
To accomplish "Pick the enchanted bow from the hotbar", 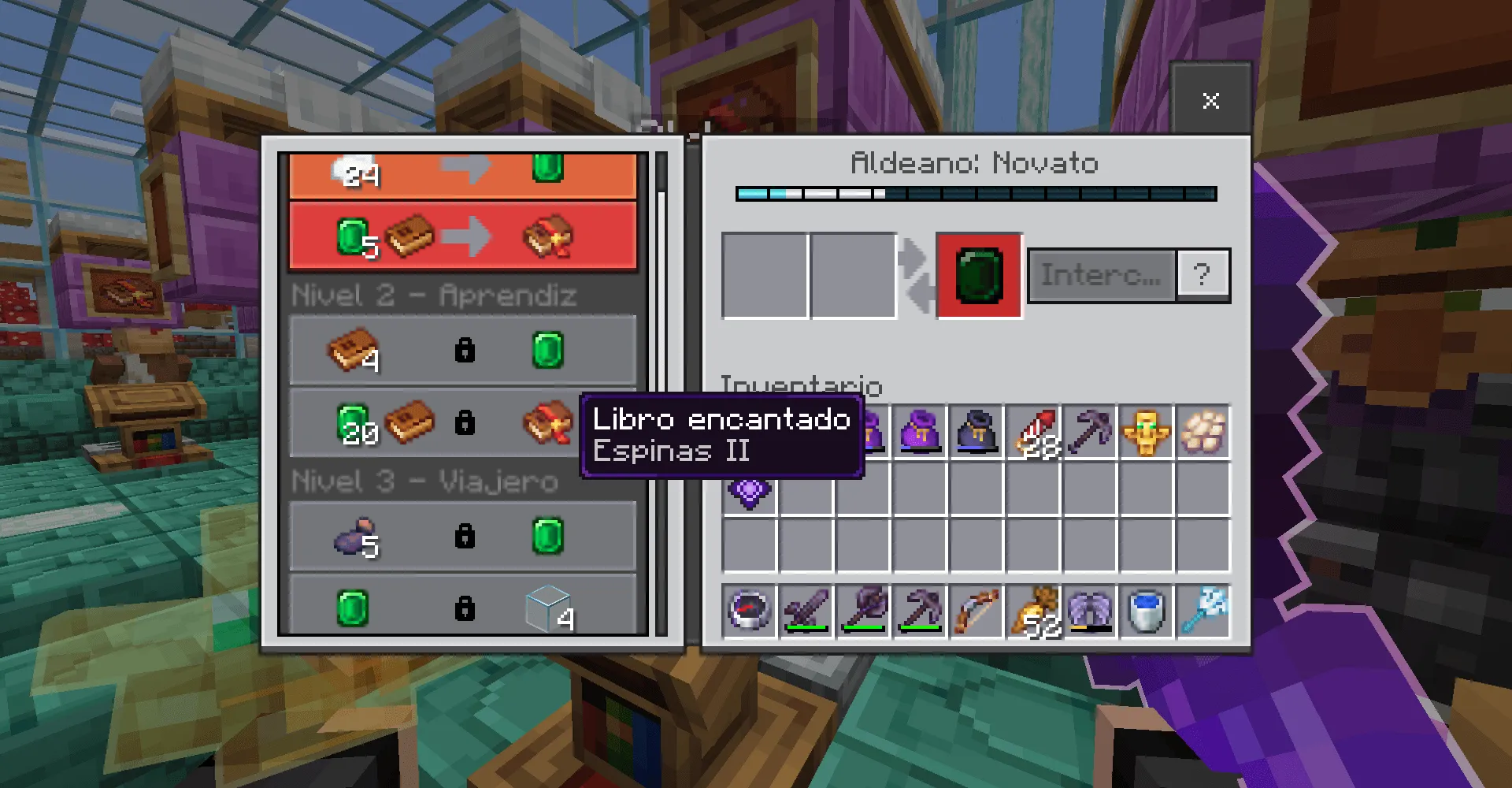I will click(x=976, y=611).
